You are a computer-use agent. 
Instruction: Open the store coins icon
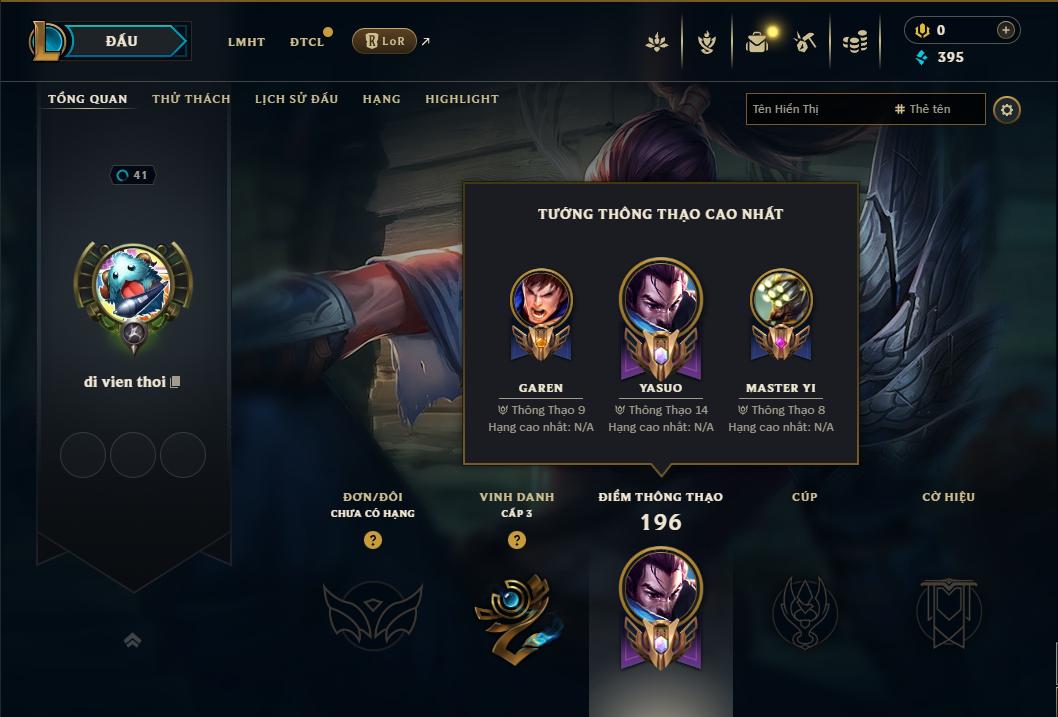tap(854, 42)
